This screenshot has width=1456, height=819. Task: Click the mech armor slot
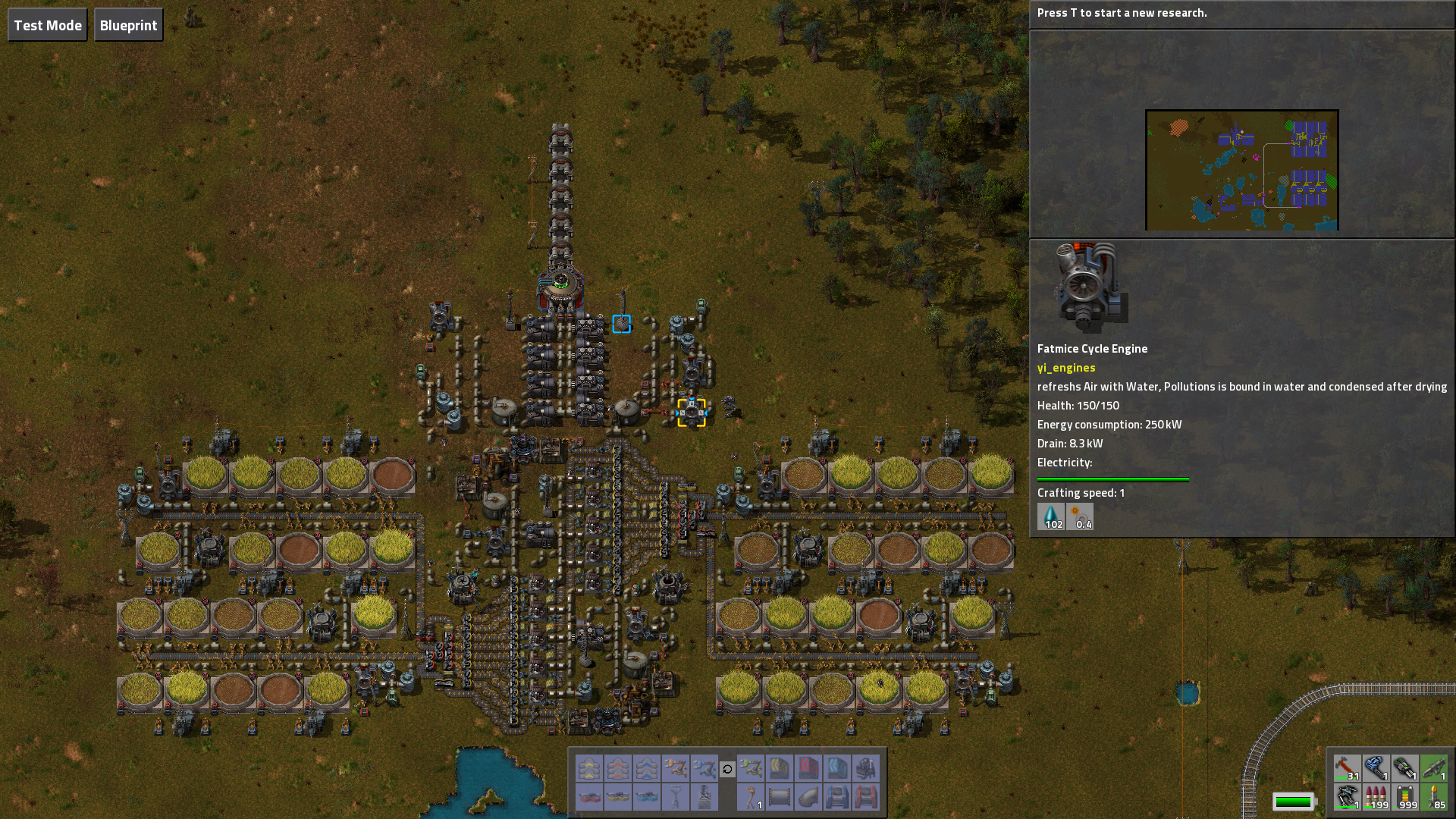tap(1347, 797)
